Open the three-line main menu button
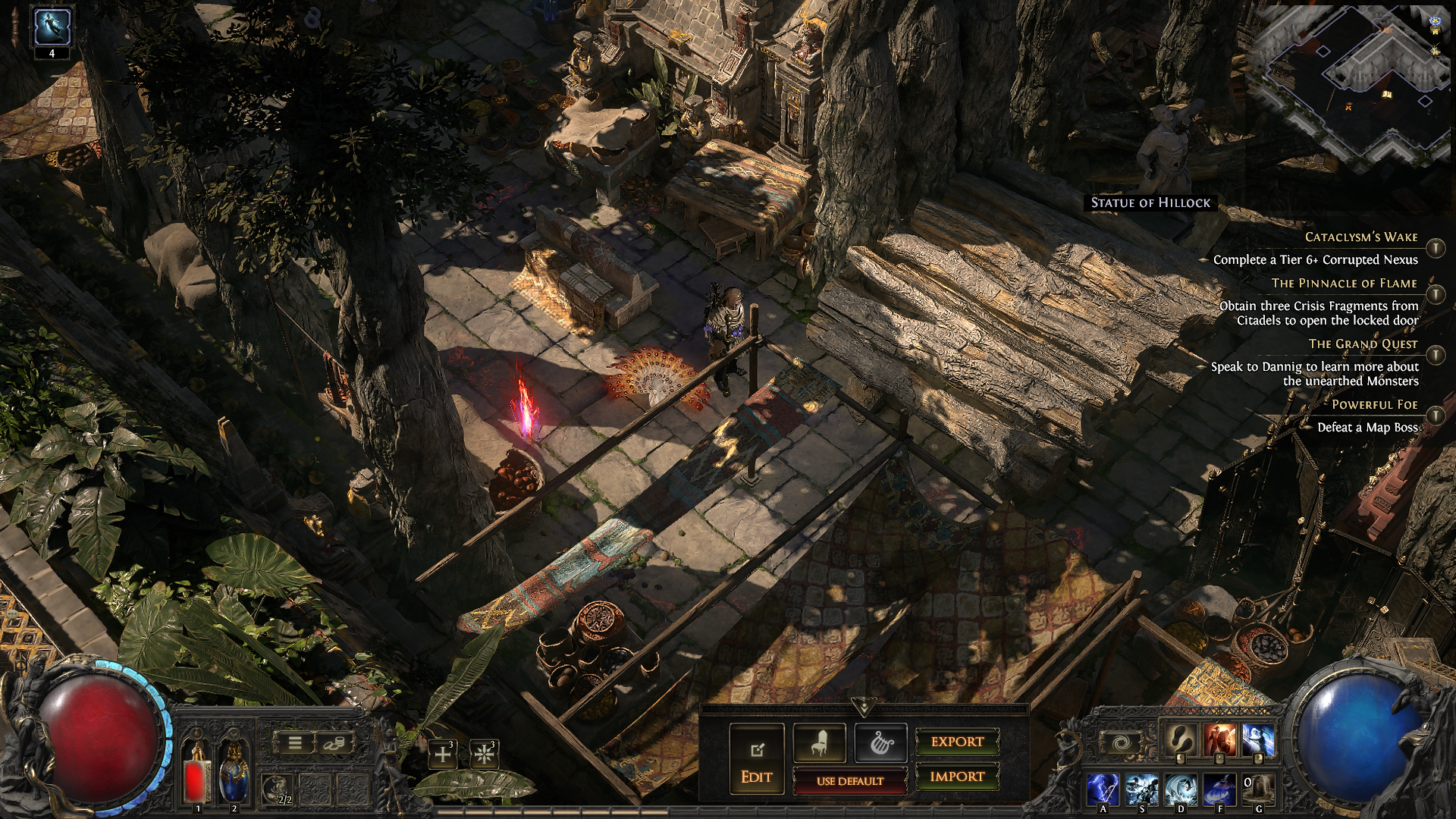Screen dimensions: 1456x819 coord(295,743)
